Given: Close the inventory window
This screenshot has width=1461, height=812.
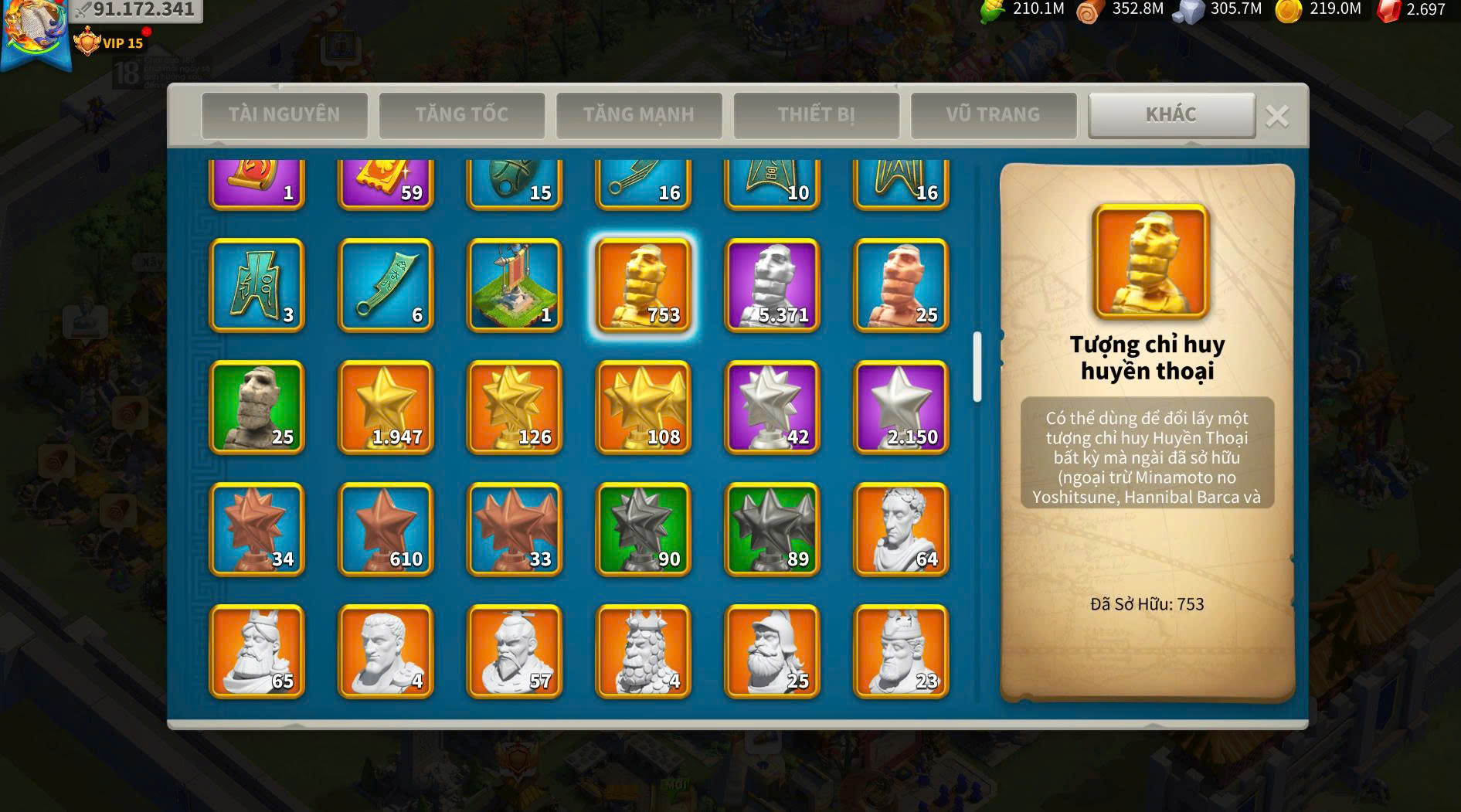Looking at the screenshot, I should pos(1277,117).
